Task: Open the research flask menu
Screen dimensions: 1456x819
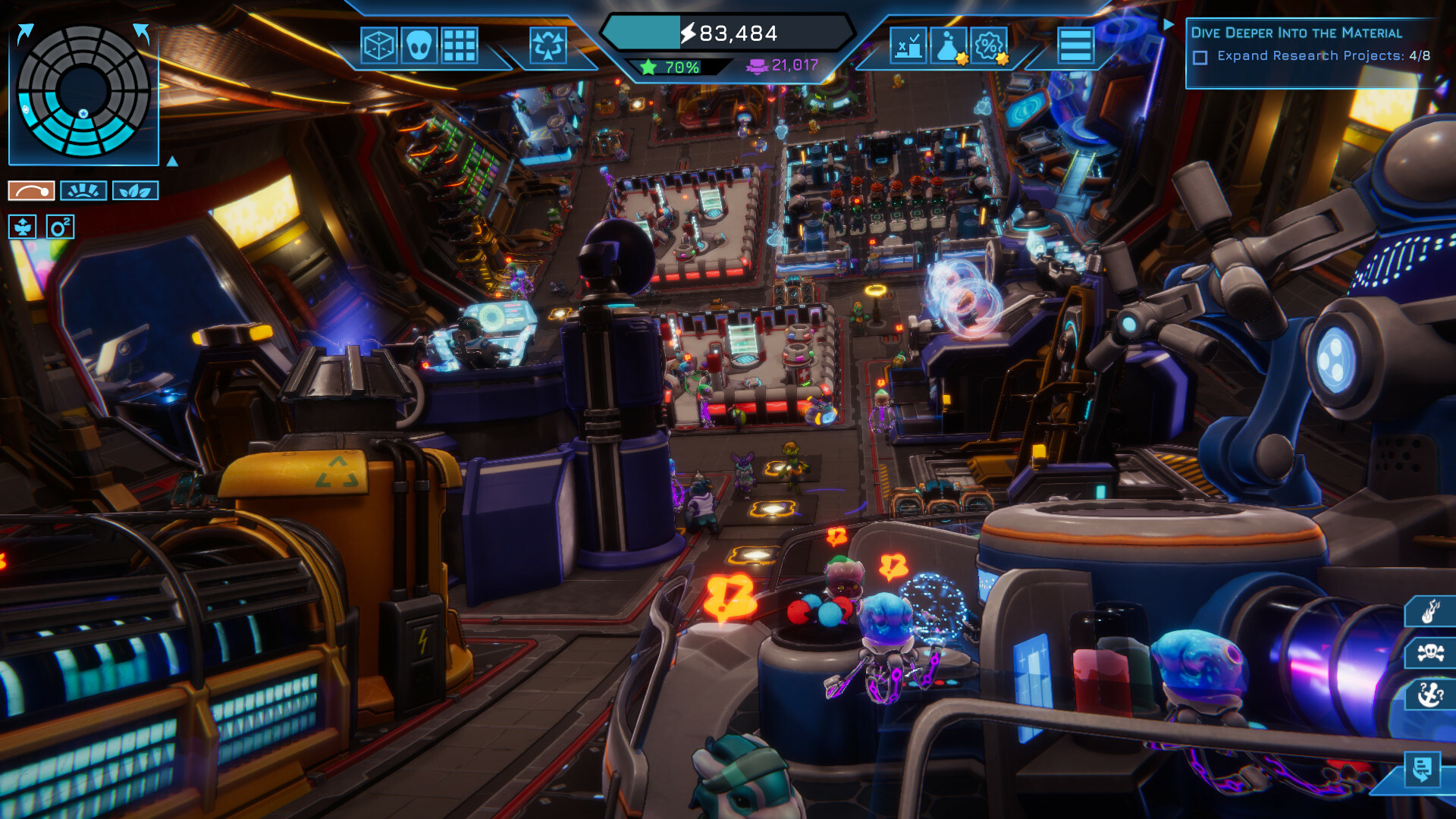Action: pos(947,47)
